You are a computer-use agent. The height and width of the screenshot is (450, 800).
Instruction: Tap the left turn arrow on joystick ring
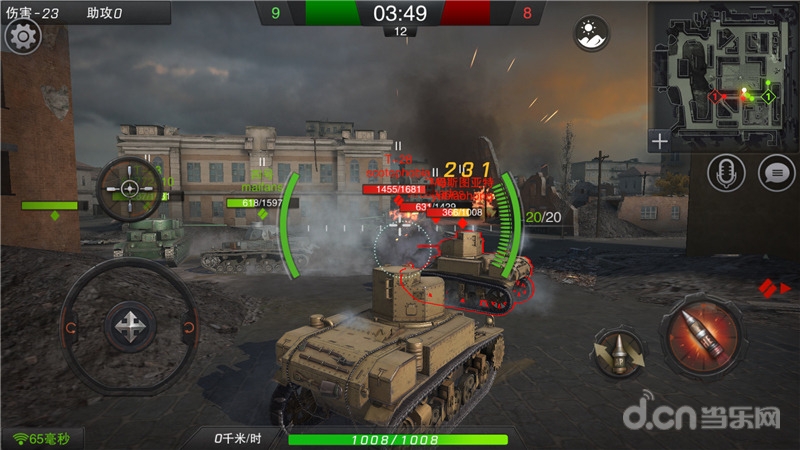[x=70, y=326]
